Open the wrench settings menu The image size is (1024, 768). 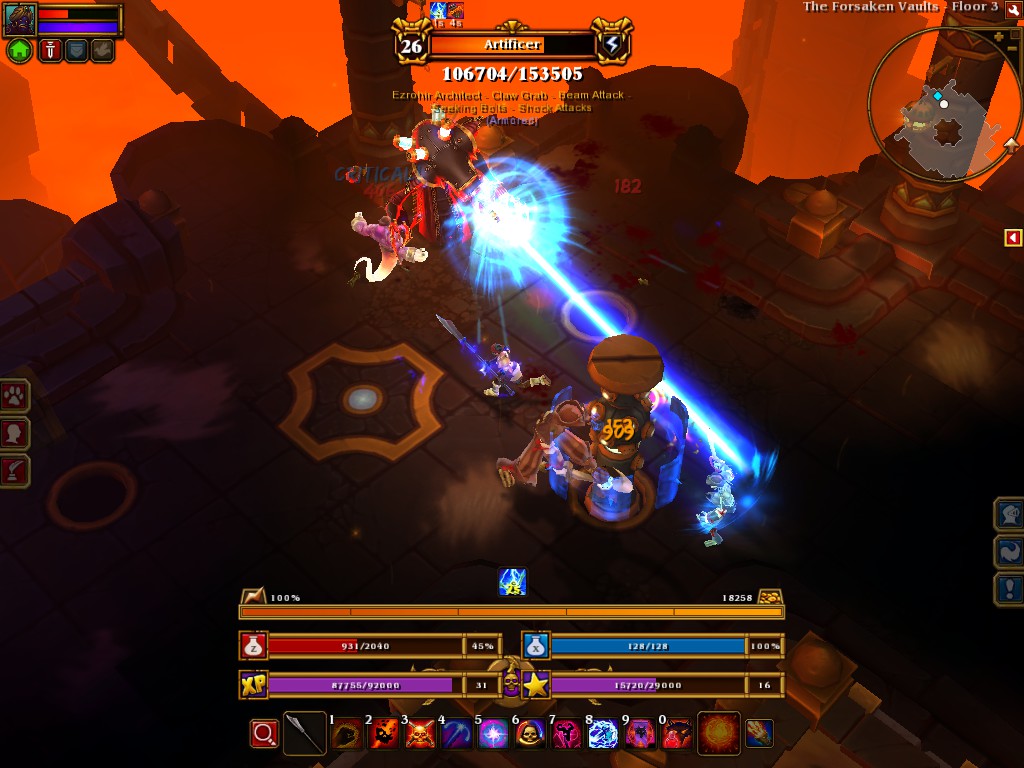[x=1013, y=8]
